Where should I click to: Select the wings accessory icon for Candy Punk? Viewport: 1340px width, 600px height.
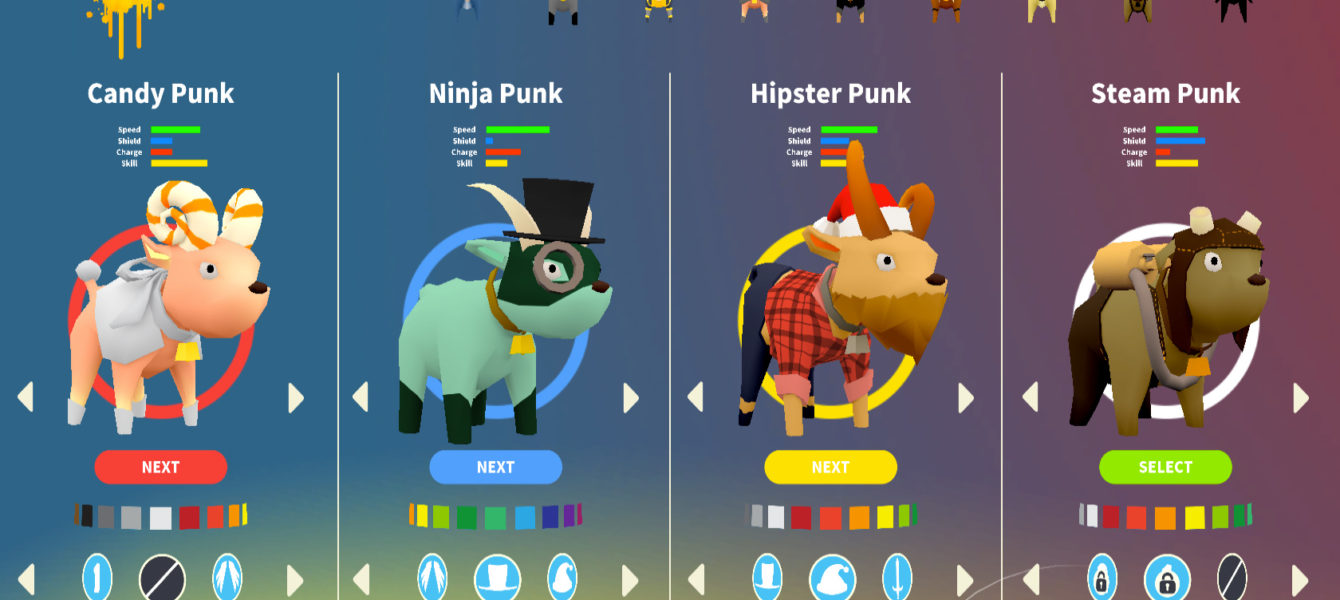coord(227,579)
